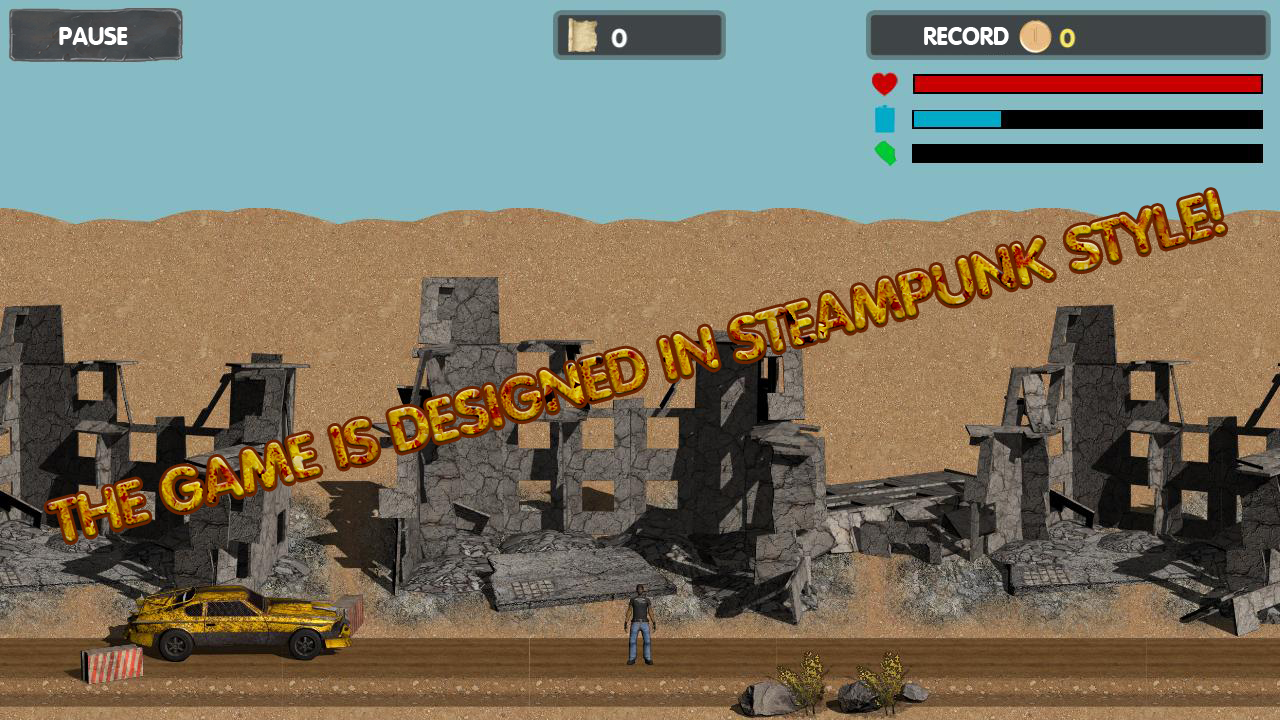Click the green gem indicator icon
Screen dimensions: 1280x720
(885, 154)
